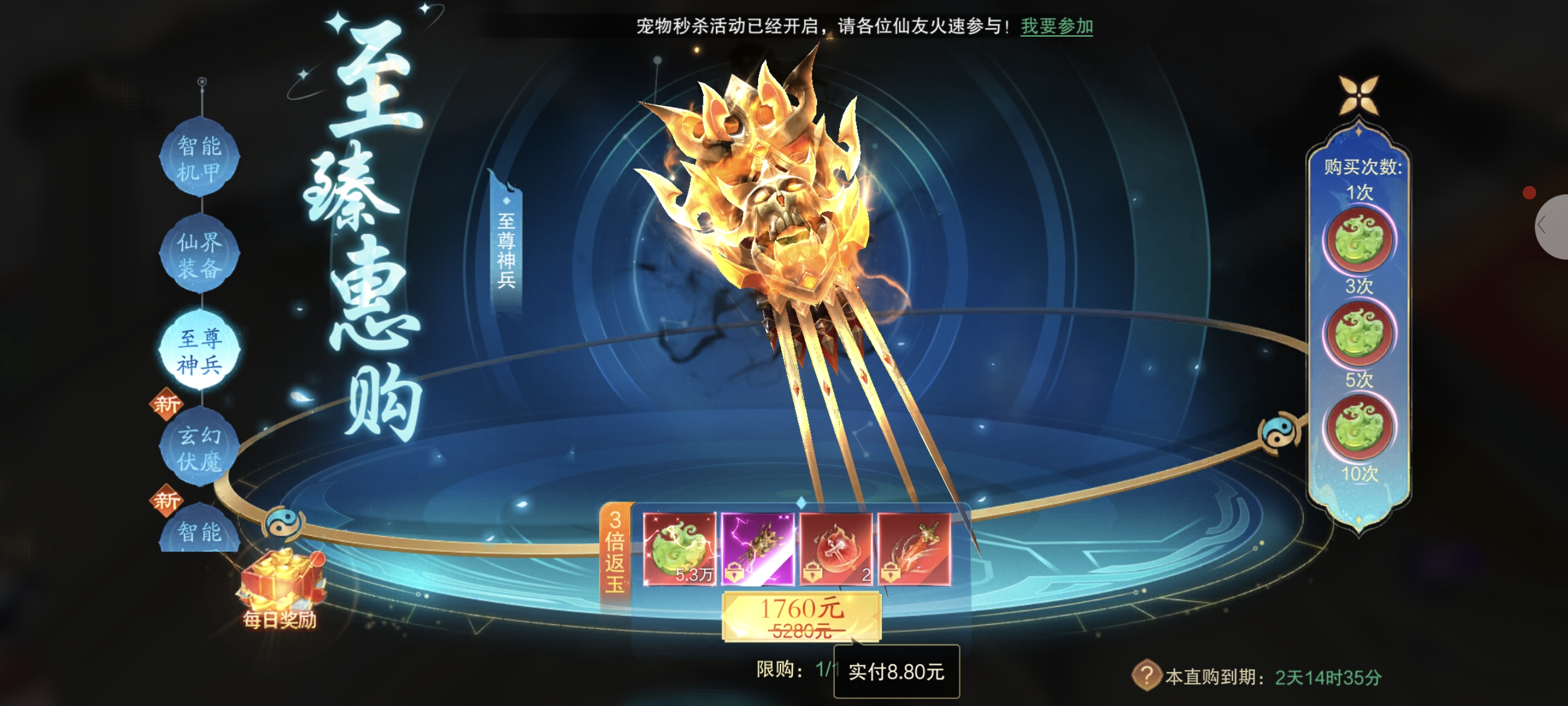Claim the 1次 purchase jade reward
Image resolution: width=1568 pixels, height=706 pixels.
point(1358,239)
